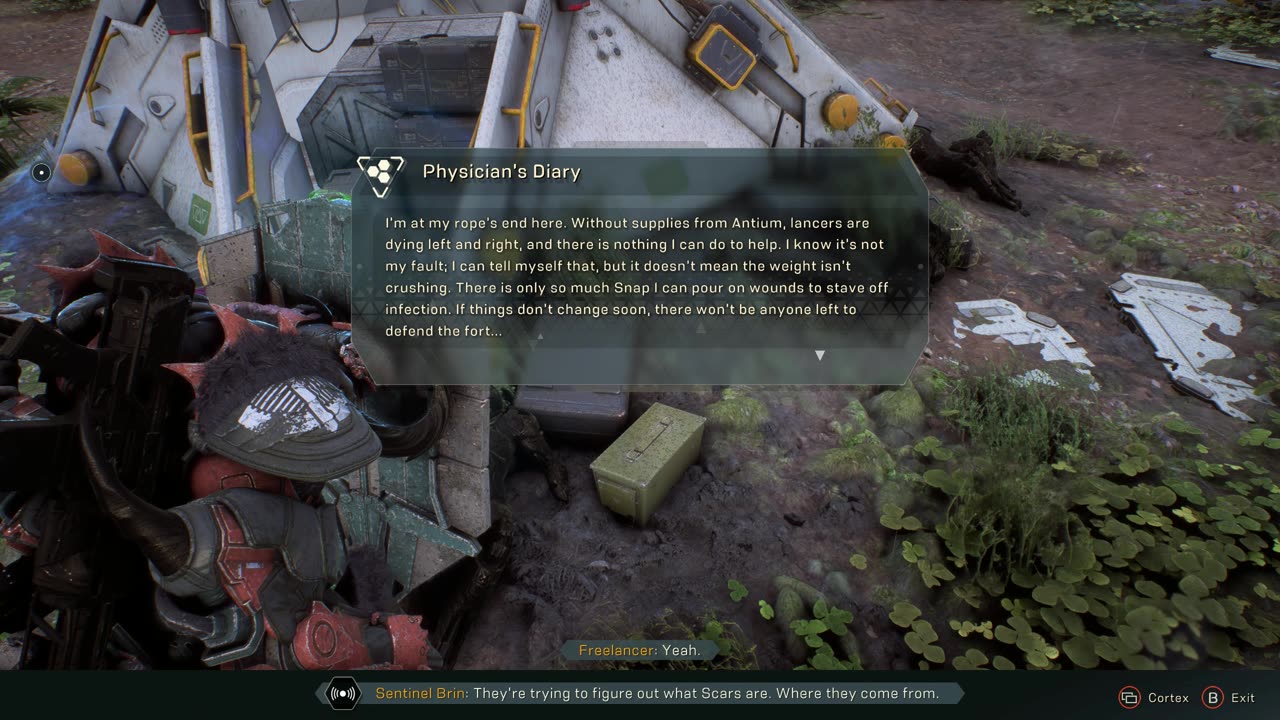Click the diary's down arrow for more text
Screen dimensions: 1280x720
[820, 355]
